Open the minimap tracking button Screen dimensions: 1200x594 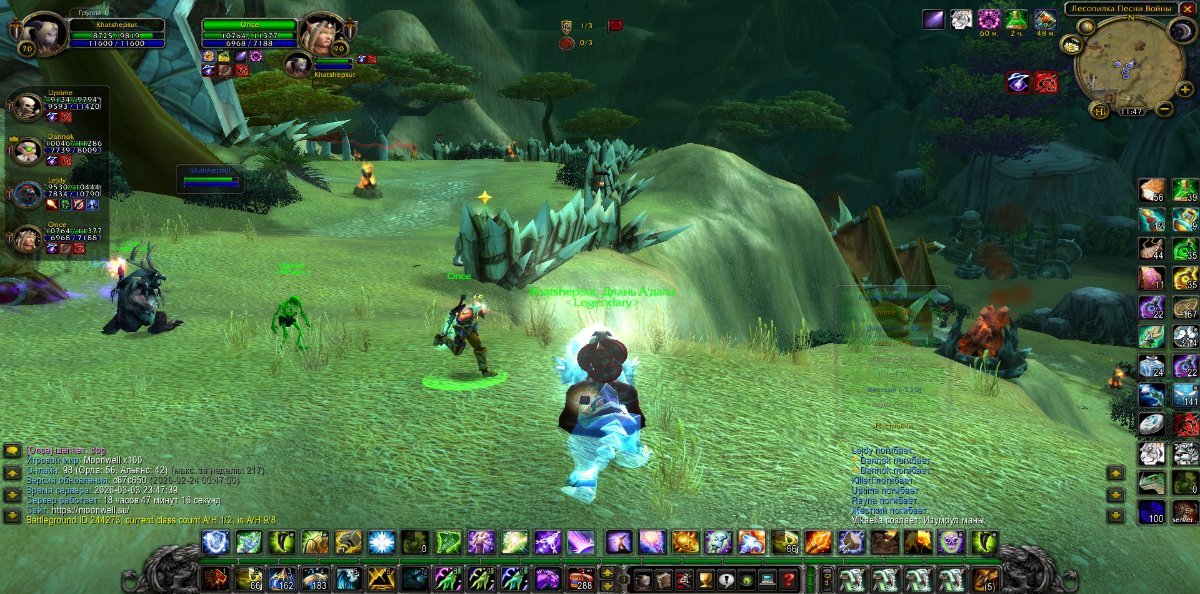point(1071,44)
